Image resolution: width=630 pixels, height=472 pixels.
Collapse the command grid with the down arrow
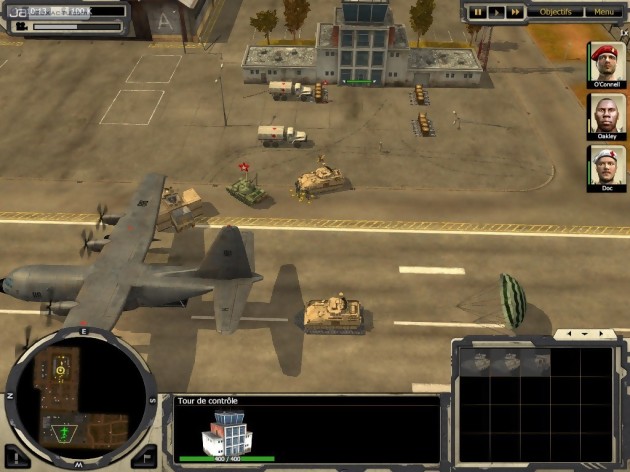click(x=583, y=334)
